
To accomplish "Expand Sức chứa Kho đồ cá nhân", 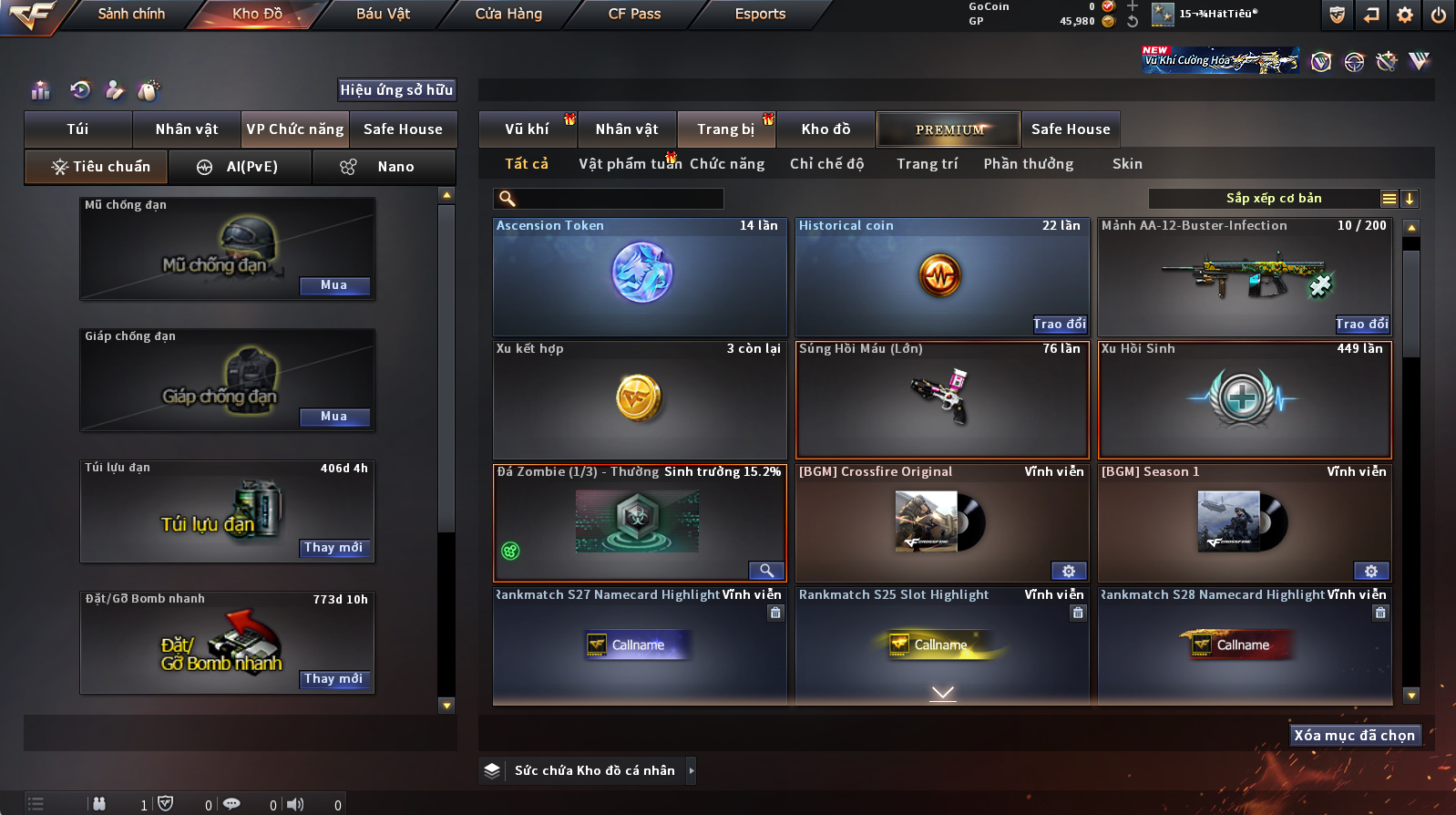I will click(x=692, y=770).
